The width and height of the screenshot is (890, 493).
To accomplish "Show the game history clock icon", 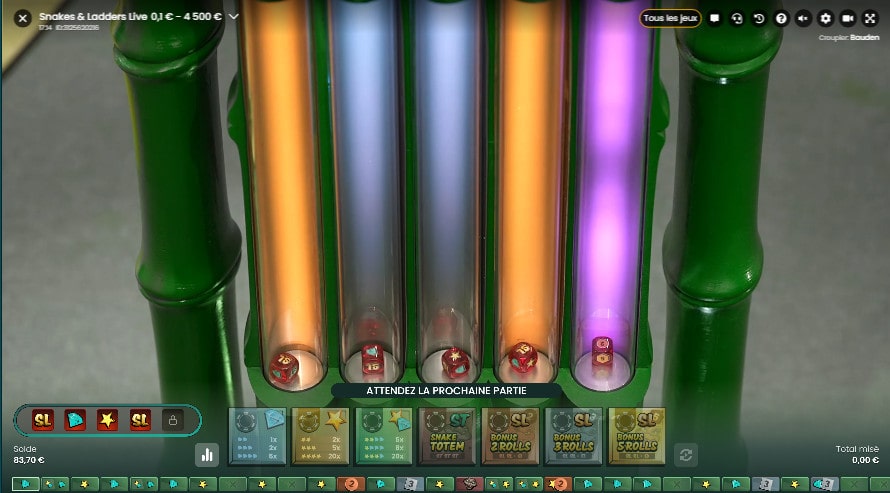I will [759, 18].
